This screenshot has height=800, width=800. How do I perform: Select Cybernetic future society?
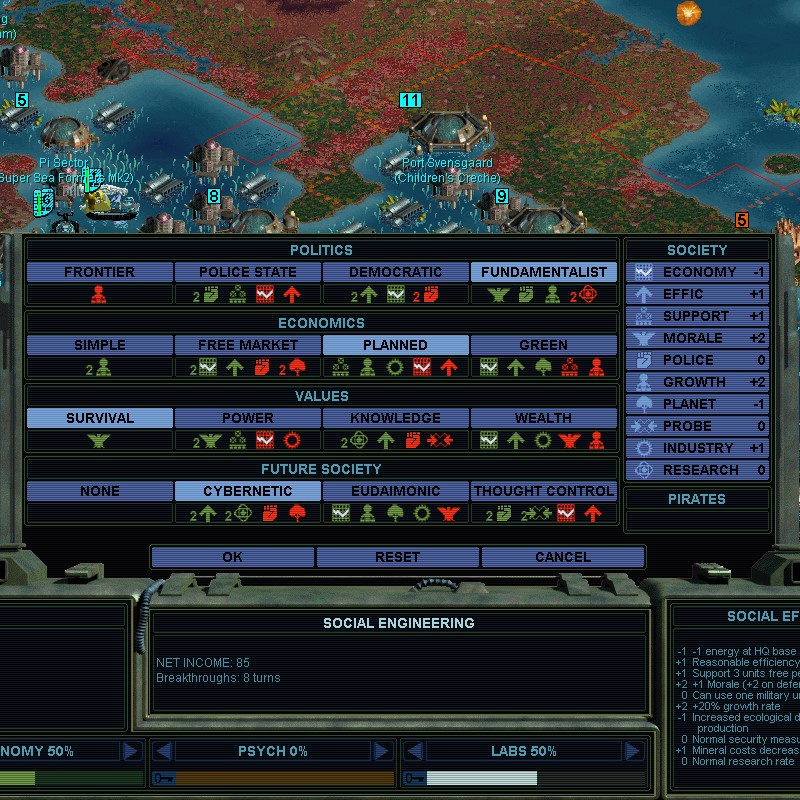tap(247, 491)
